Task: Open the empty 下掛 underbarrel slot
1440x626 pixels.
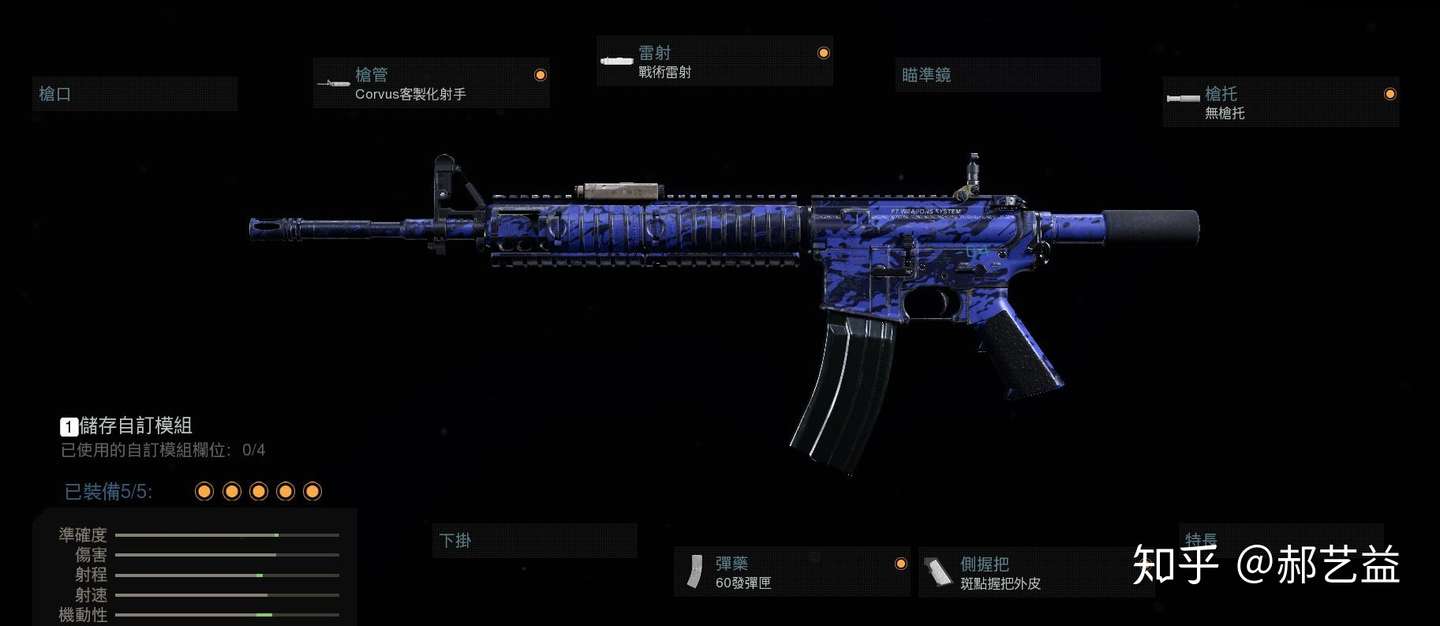Action: (534, 541)
